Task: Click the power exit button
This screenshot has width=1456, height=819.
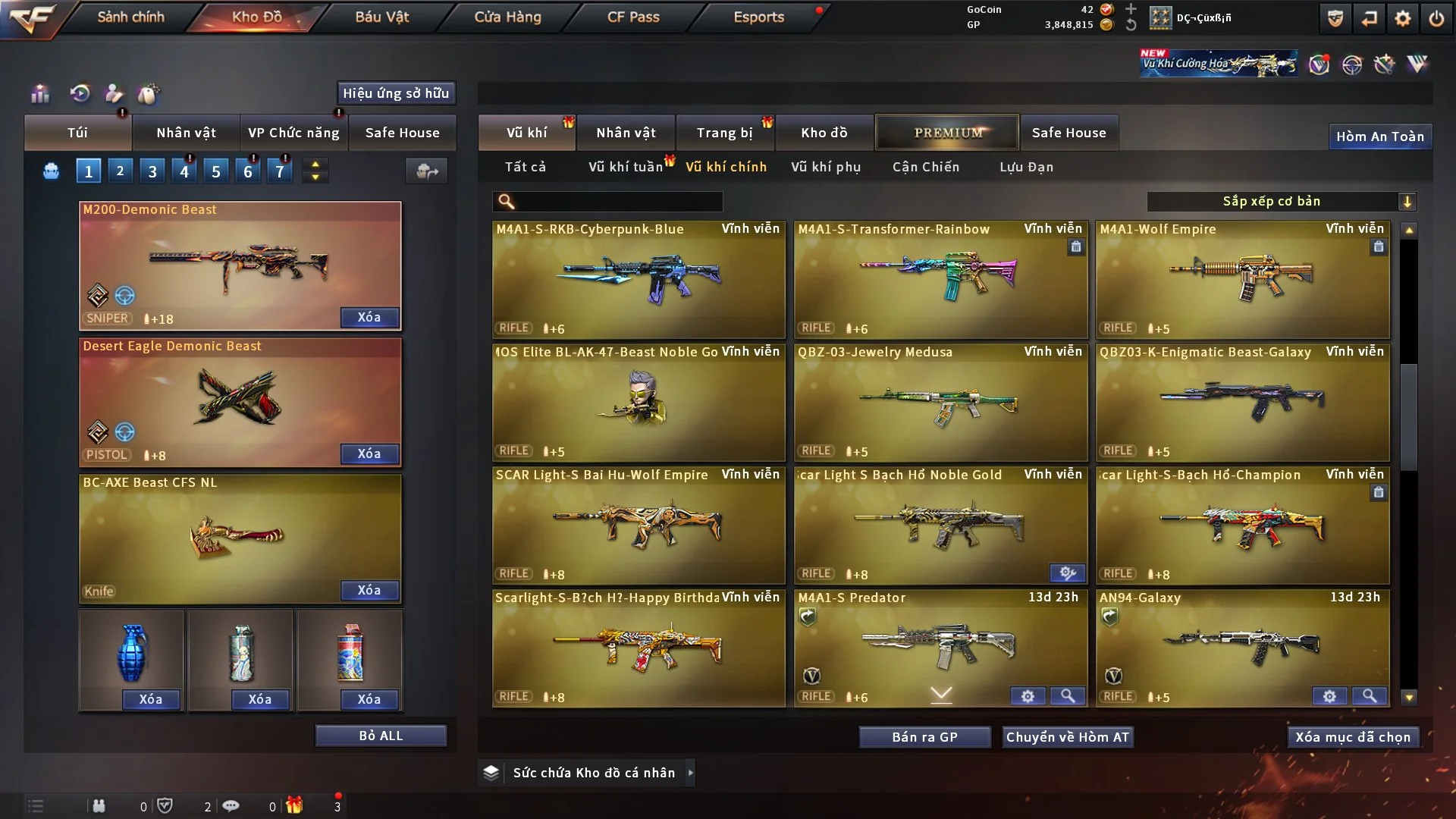Action: coord(1436,18)
